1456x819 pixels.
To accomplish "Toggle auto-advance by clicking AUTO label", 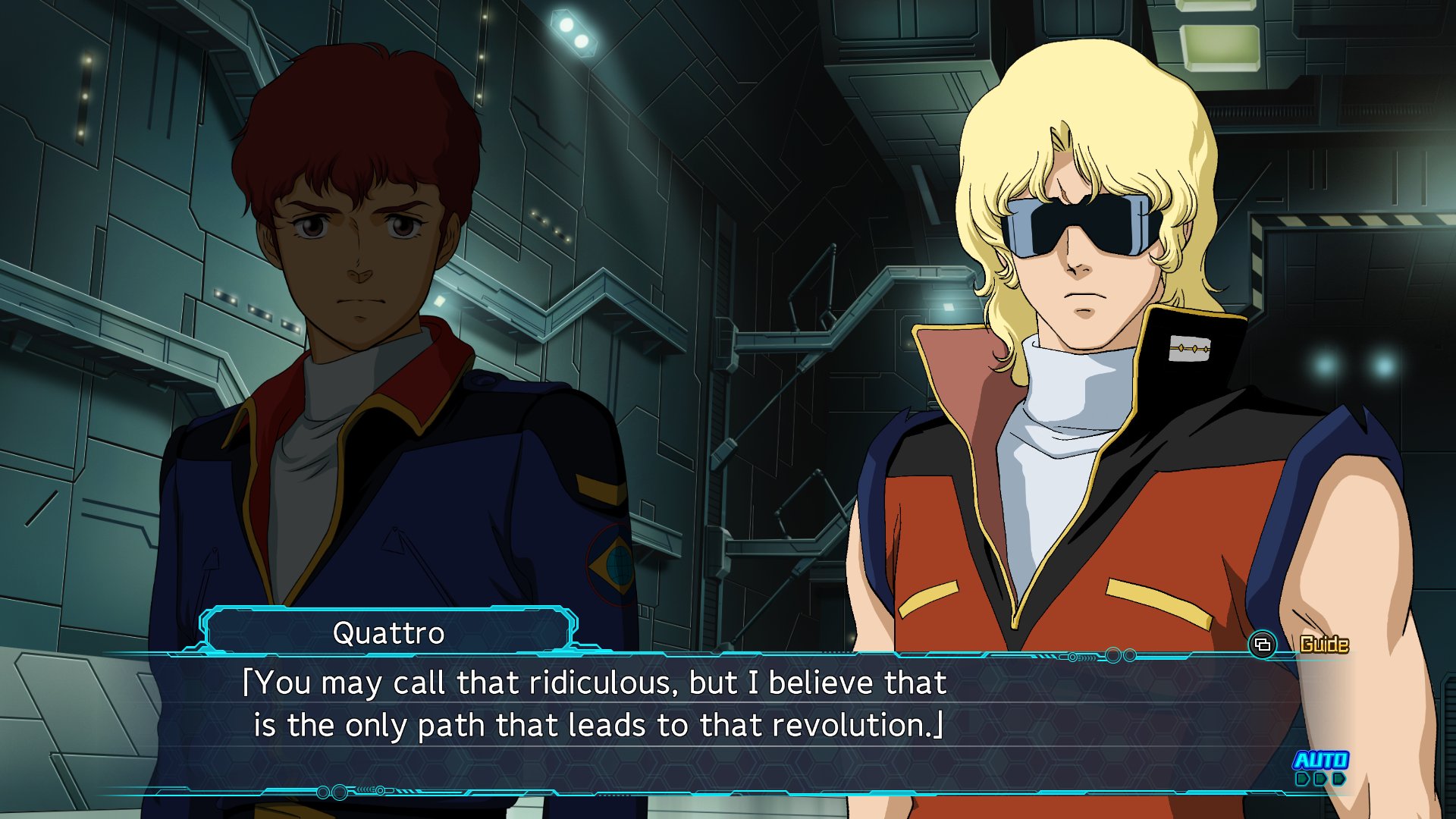I will tap(1321, 760).
